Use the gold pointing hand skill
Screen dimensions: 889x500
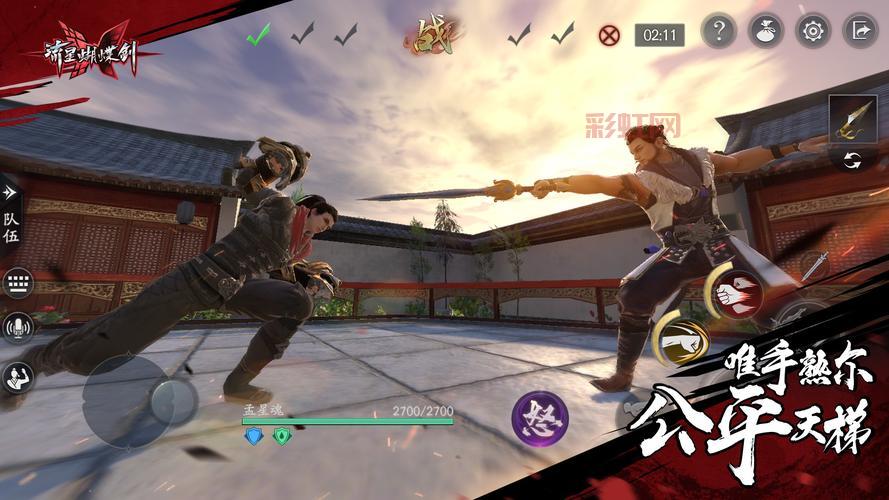pyautogui.click(x=683, y=343)
